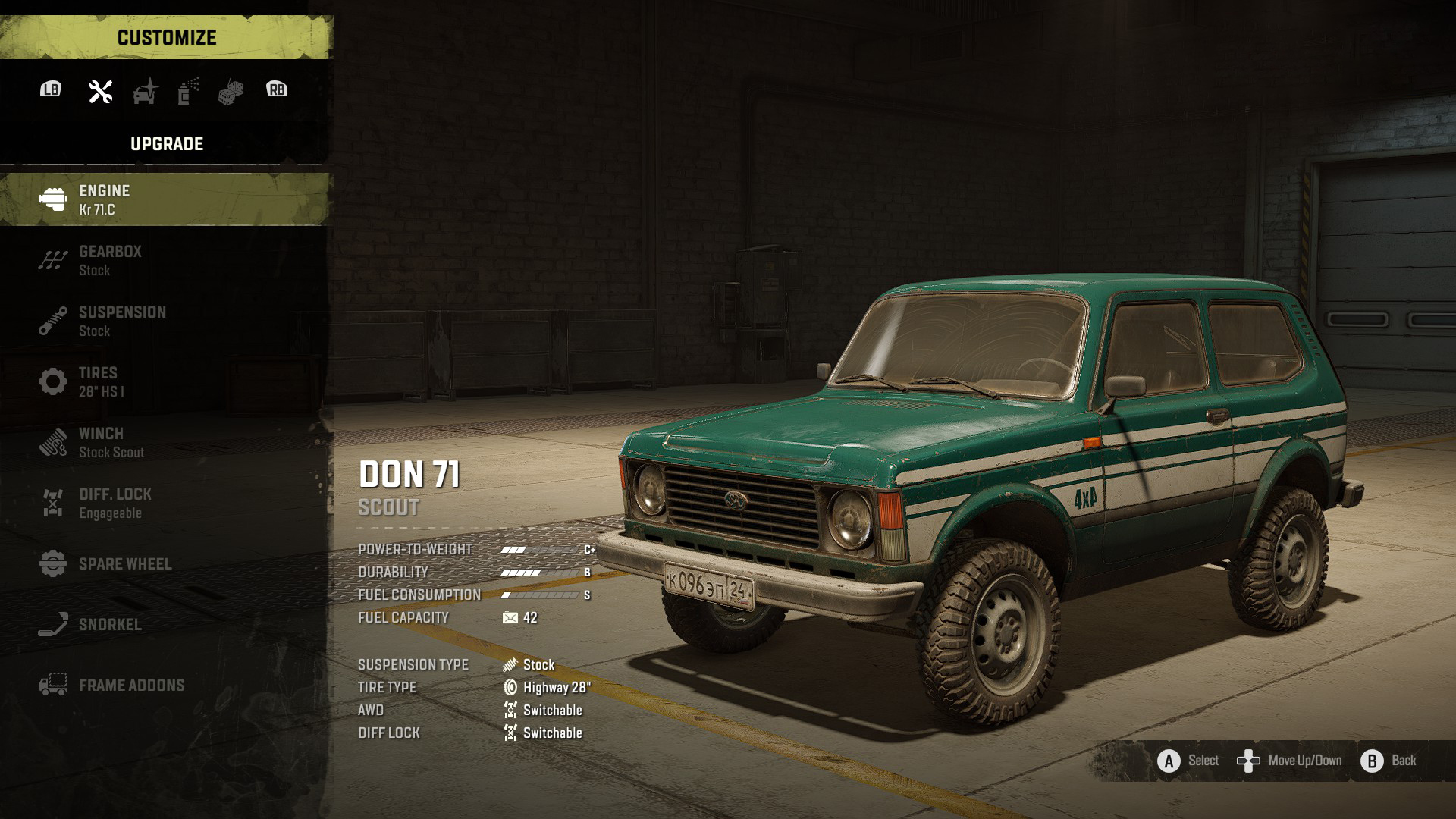Screen dimensions: 1456x819
Task: Open the spray paint can tab
Action: point(188,91)
